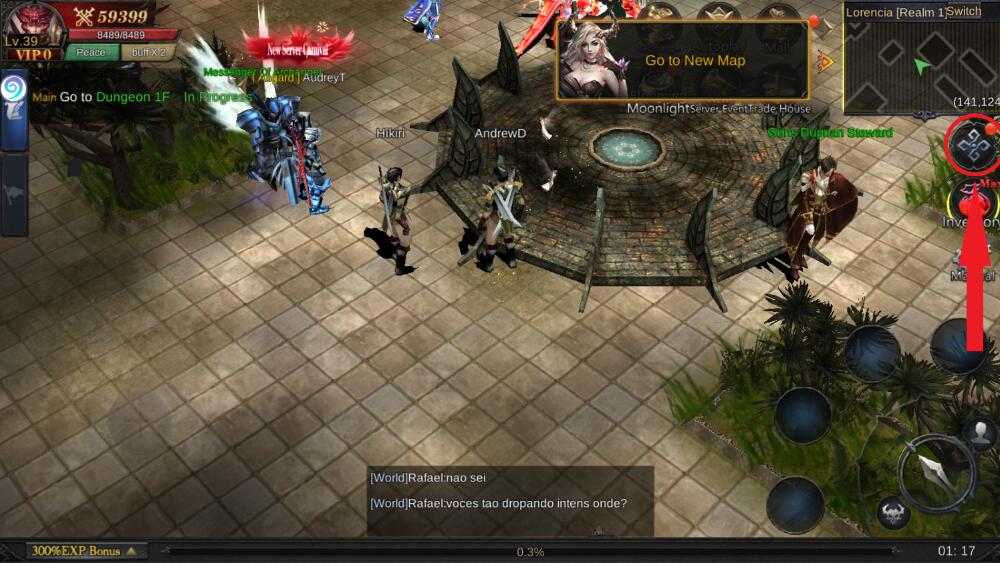
Task: Open the World chat box
Action: click(x=510, y=500)
